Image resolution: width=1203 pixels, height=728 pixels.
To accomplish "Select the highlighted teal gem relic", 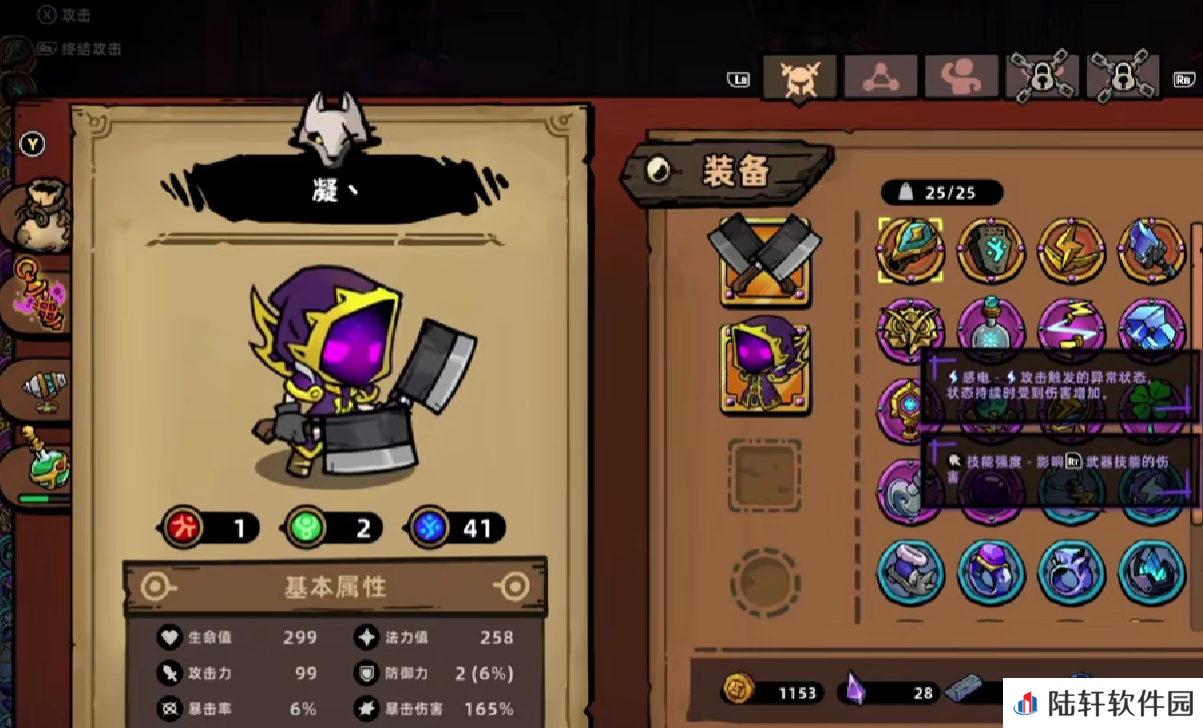I will pos(910,250).
